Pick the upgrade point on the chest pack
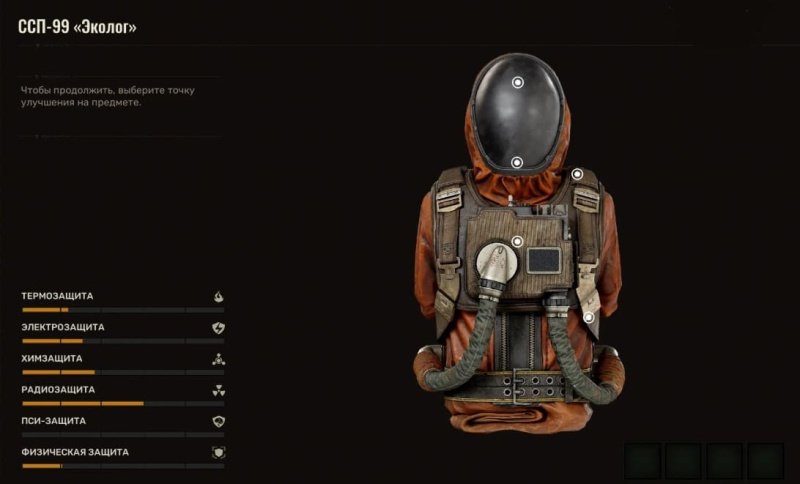Viewport: 800px width, 484px height. (517, 241)
